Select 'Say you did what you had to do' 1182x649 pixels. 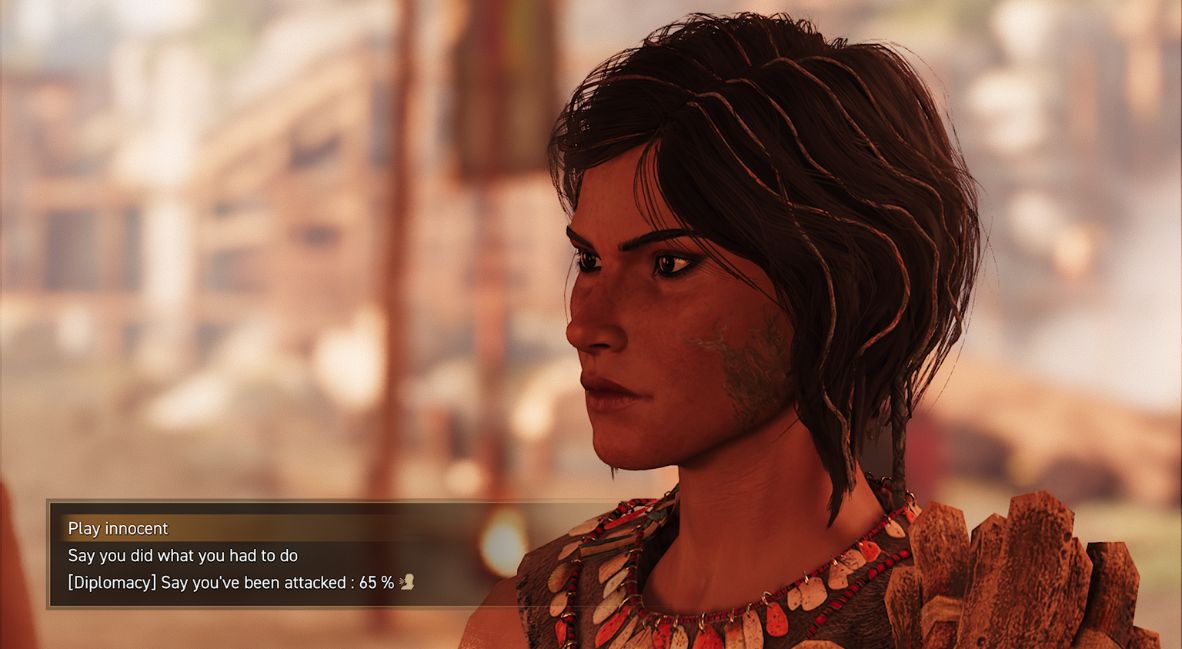pyautogui.click(x=183, y=555)
